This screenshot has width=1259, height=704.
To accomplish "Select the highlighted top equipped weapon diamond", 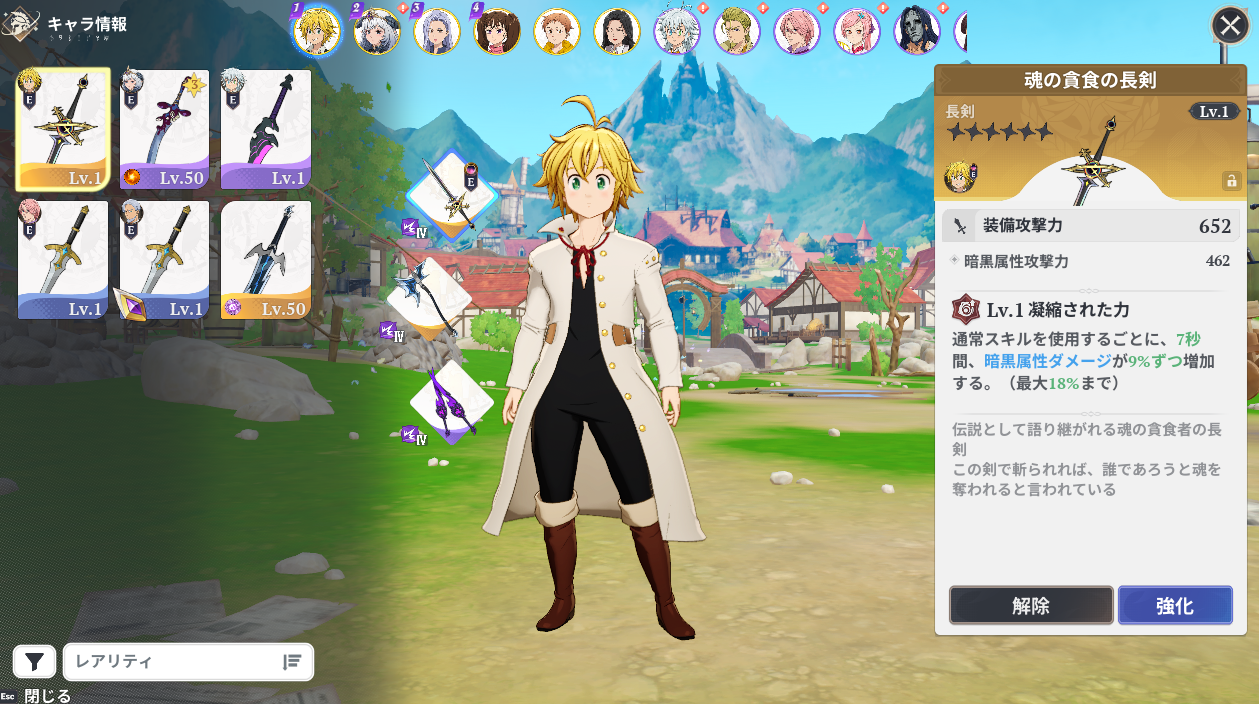I will 451,195.
